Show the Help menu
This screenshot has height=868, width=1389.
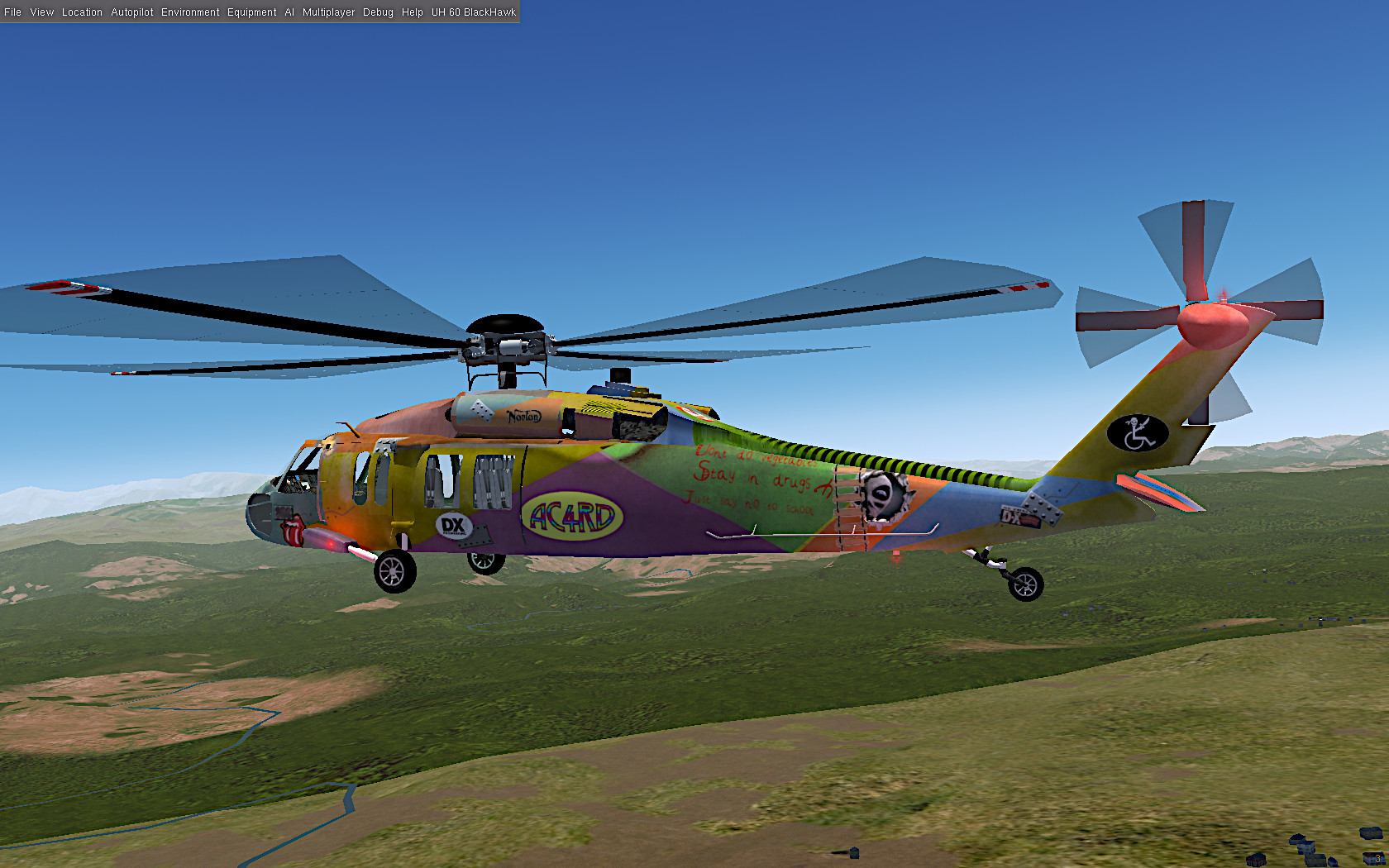[413, 12]
